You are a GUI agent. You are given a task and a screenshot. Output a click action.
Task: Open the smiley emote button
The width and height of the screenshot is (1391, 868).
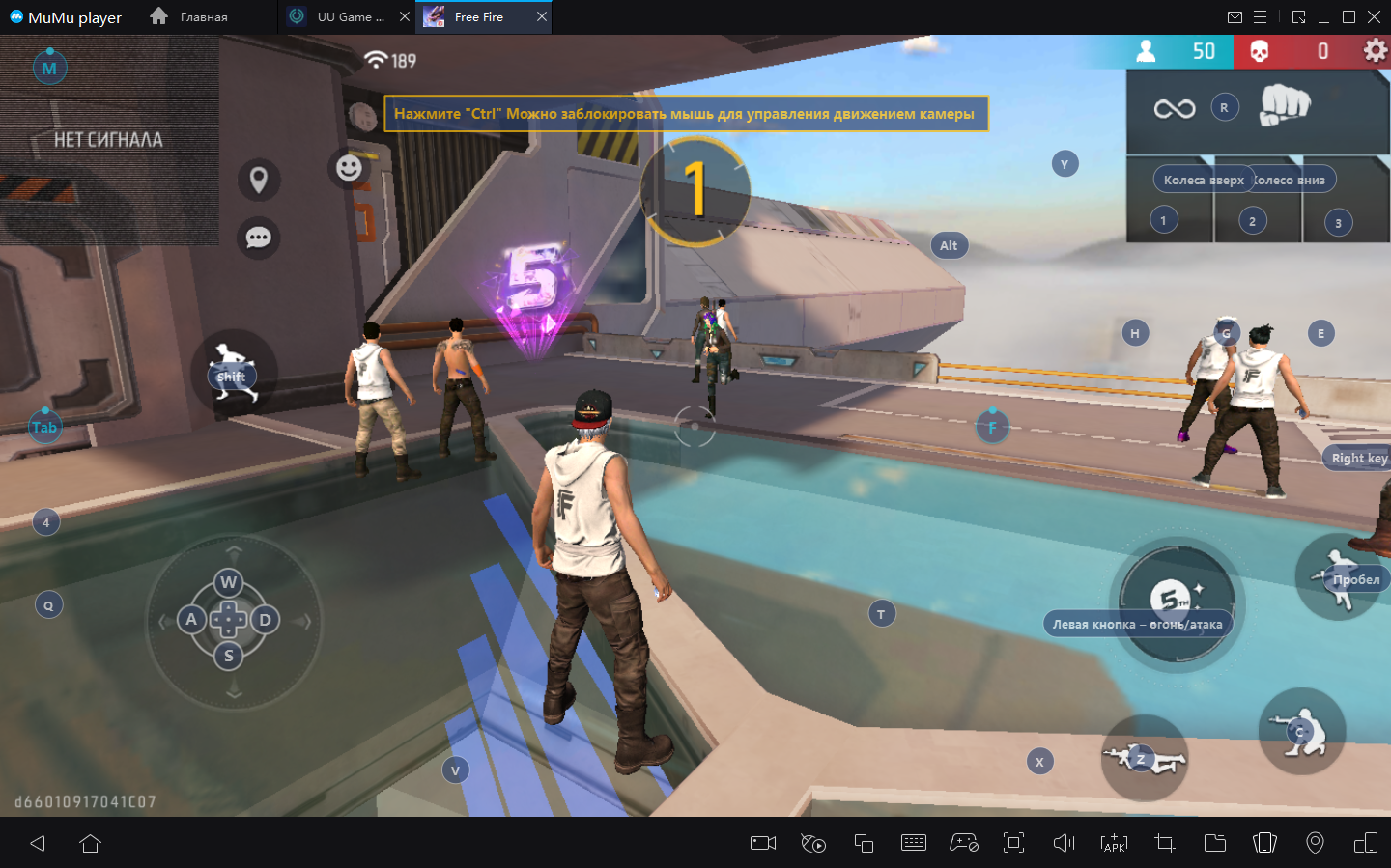(349, 168)
